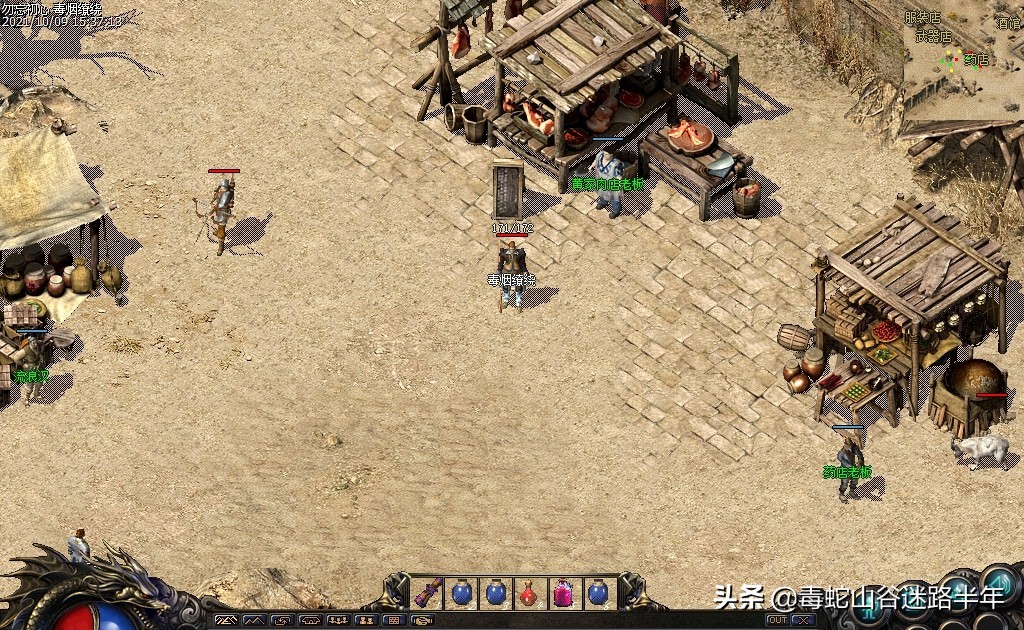Click the 药店 label on the minimap
This screenshot has width=1024, height=630.
click(976, 60)
